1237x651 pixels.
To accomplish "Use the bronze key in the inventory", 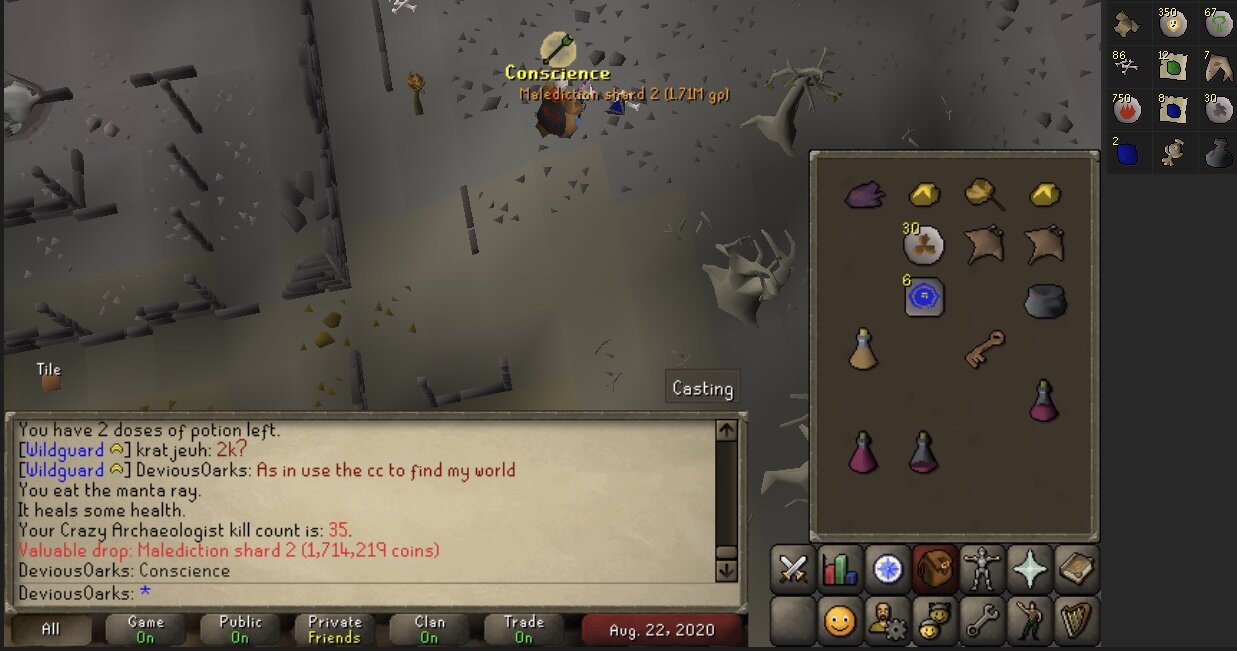I will pyautogui.click(x=985, y=349).
